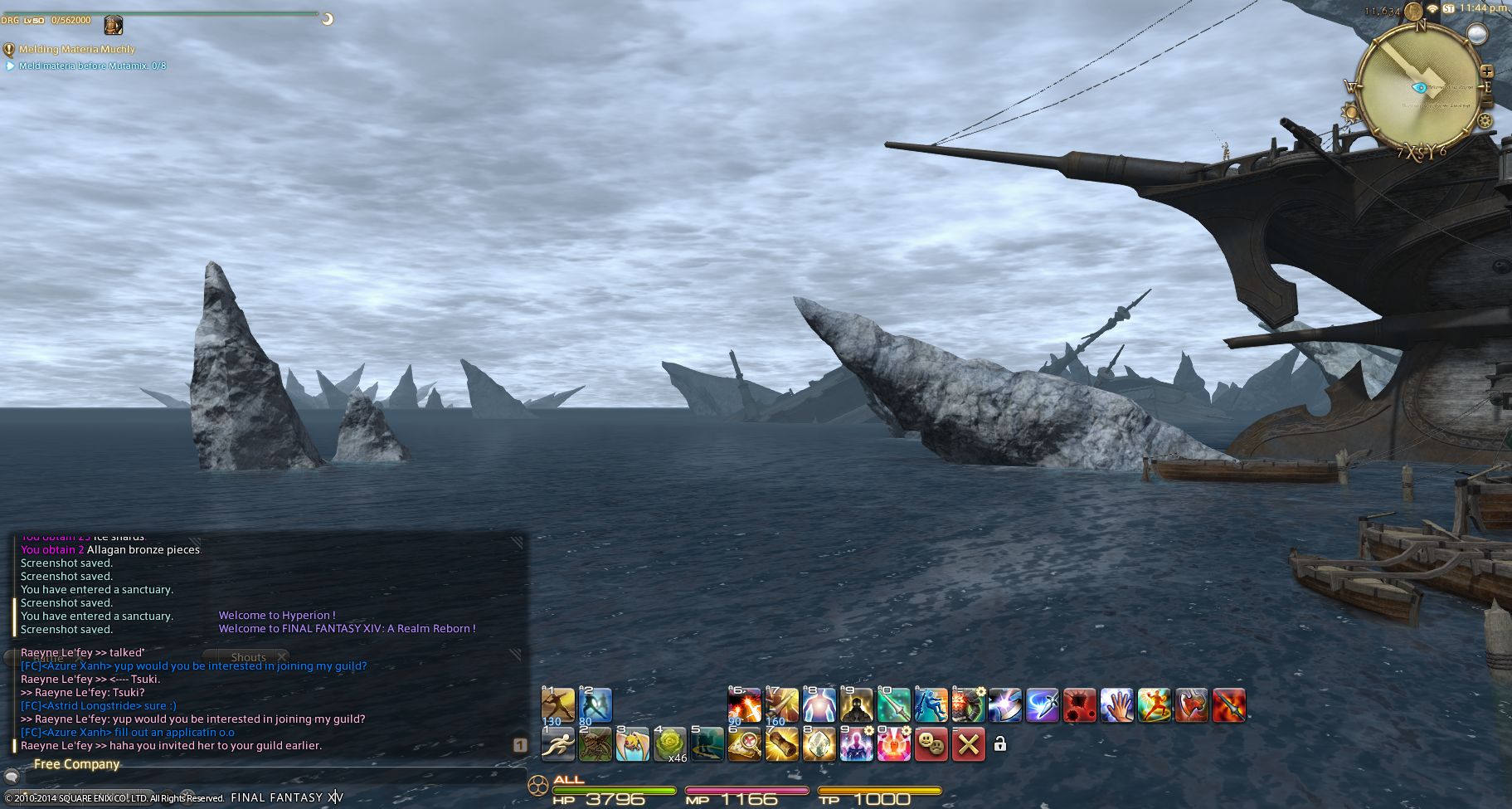The height and width of the screenshot is (809, 1512).
Task: Activate the glowing white body ability
Action: click(819, 705)
